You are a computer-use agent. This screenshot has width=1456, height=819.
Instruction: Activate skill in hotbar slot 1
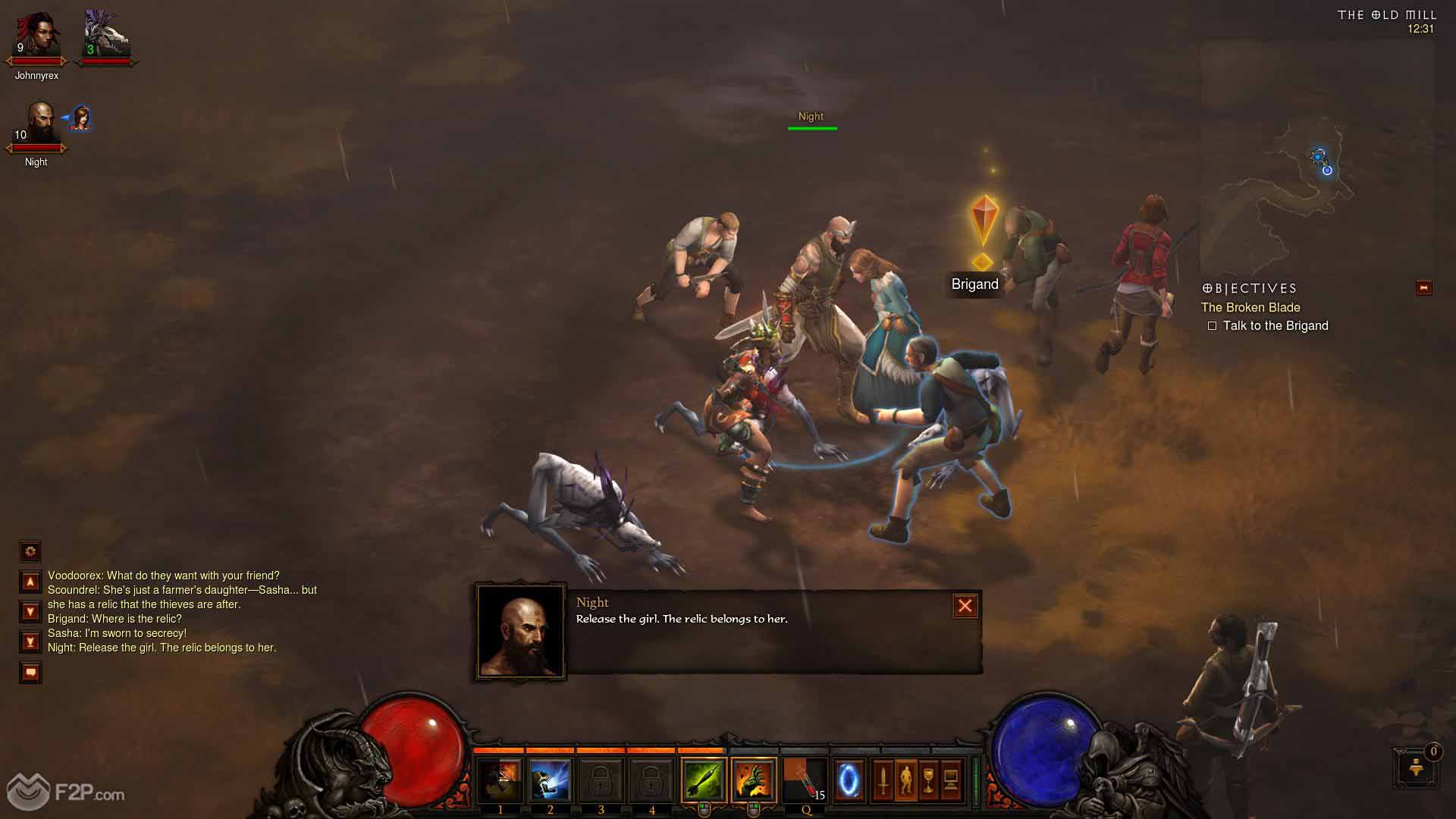500,780
